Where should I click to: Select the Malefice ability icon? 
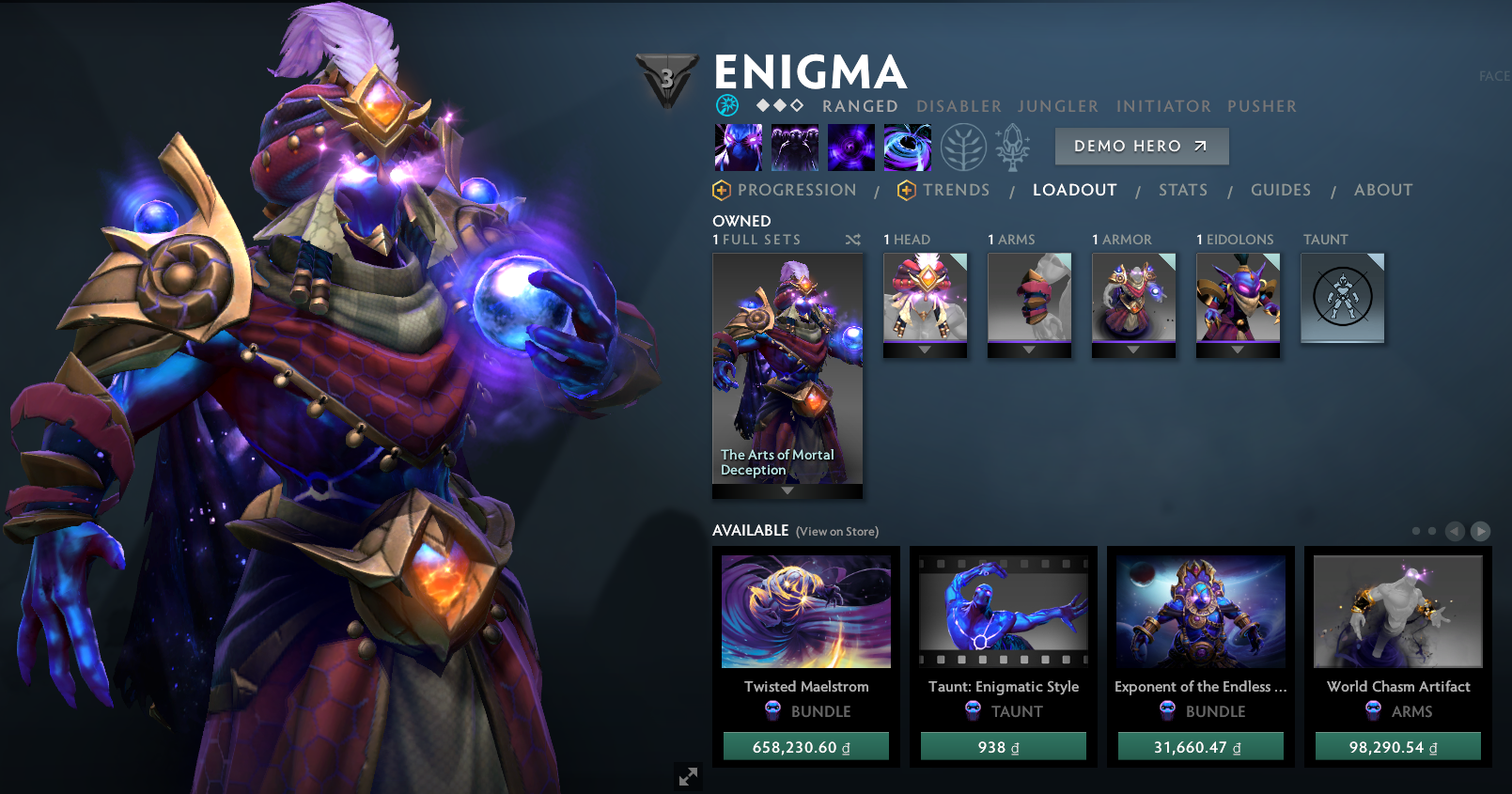[x=740, y=147]
